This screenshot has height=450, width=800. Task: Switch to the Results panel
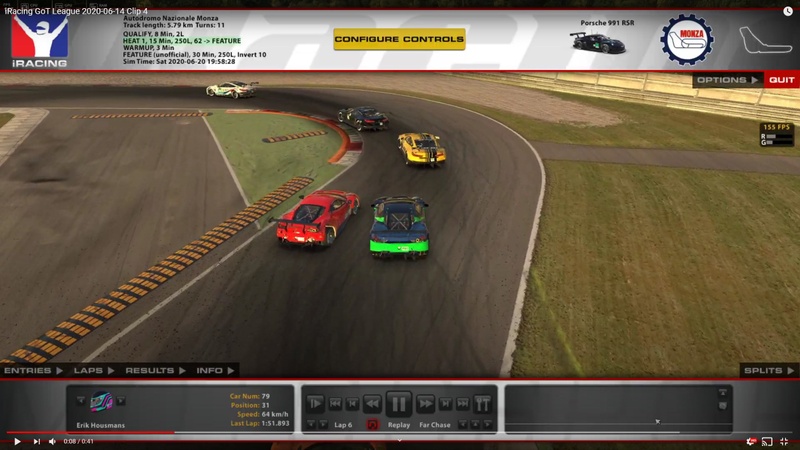tap(154, 371)
